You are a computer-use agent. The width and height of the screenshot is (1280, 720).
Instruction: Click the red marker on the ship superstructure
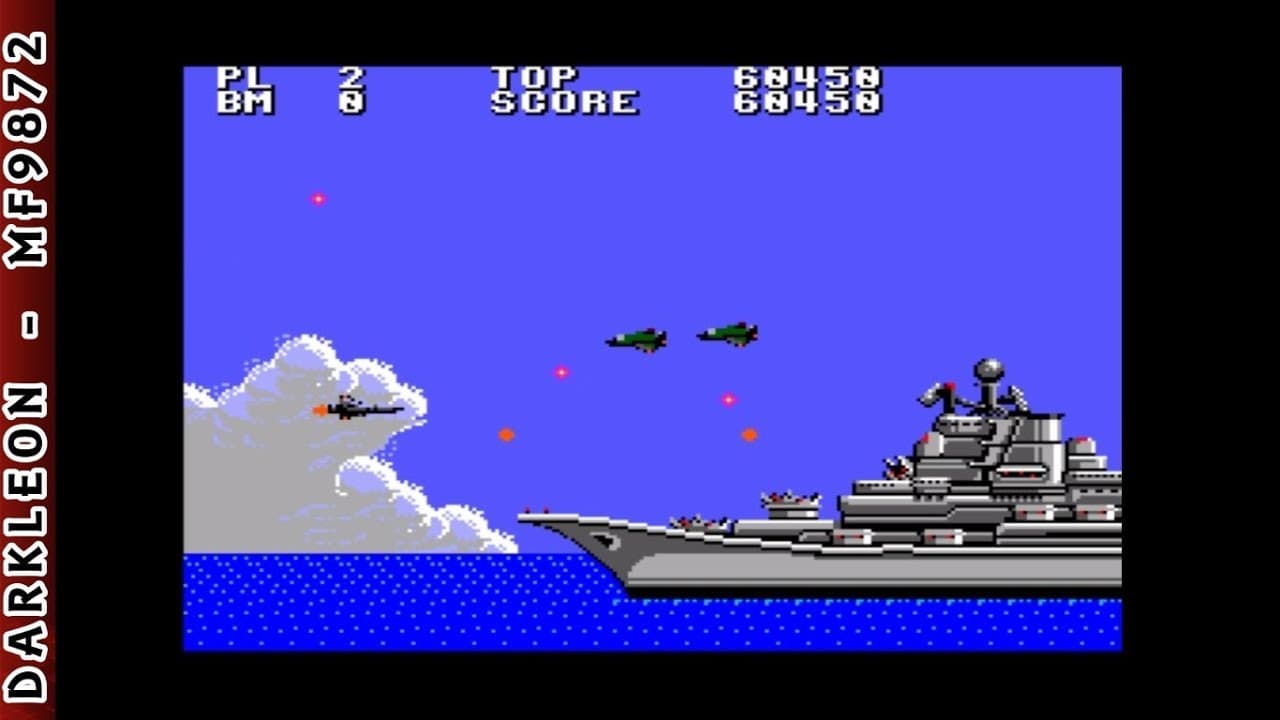[948, 386]
